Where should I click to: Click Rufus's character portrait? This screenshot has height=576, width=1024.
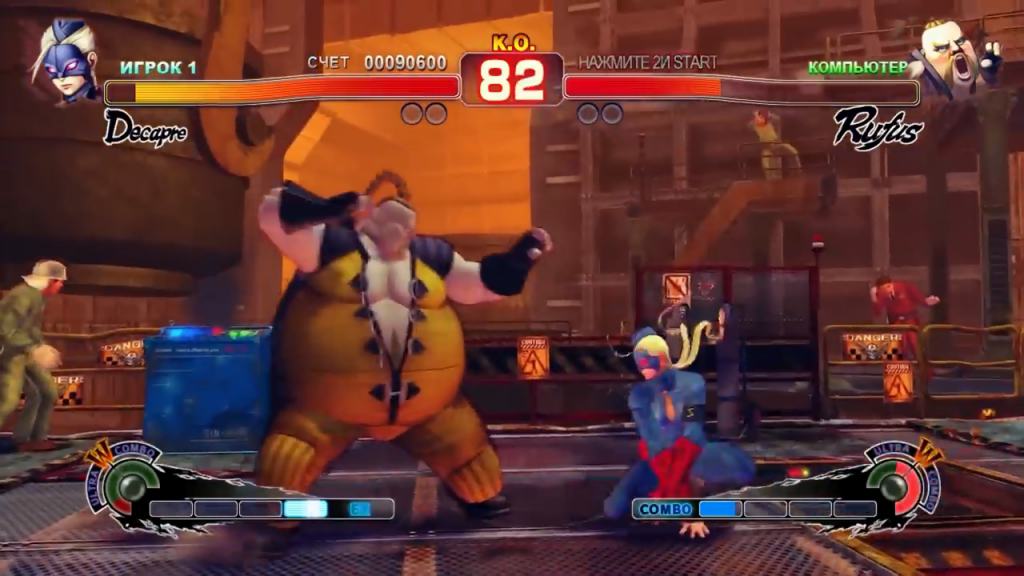pos(955,58)
